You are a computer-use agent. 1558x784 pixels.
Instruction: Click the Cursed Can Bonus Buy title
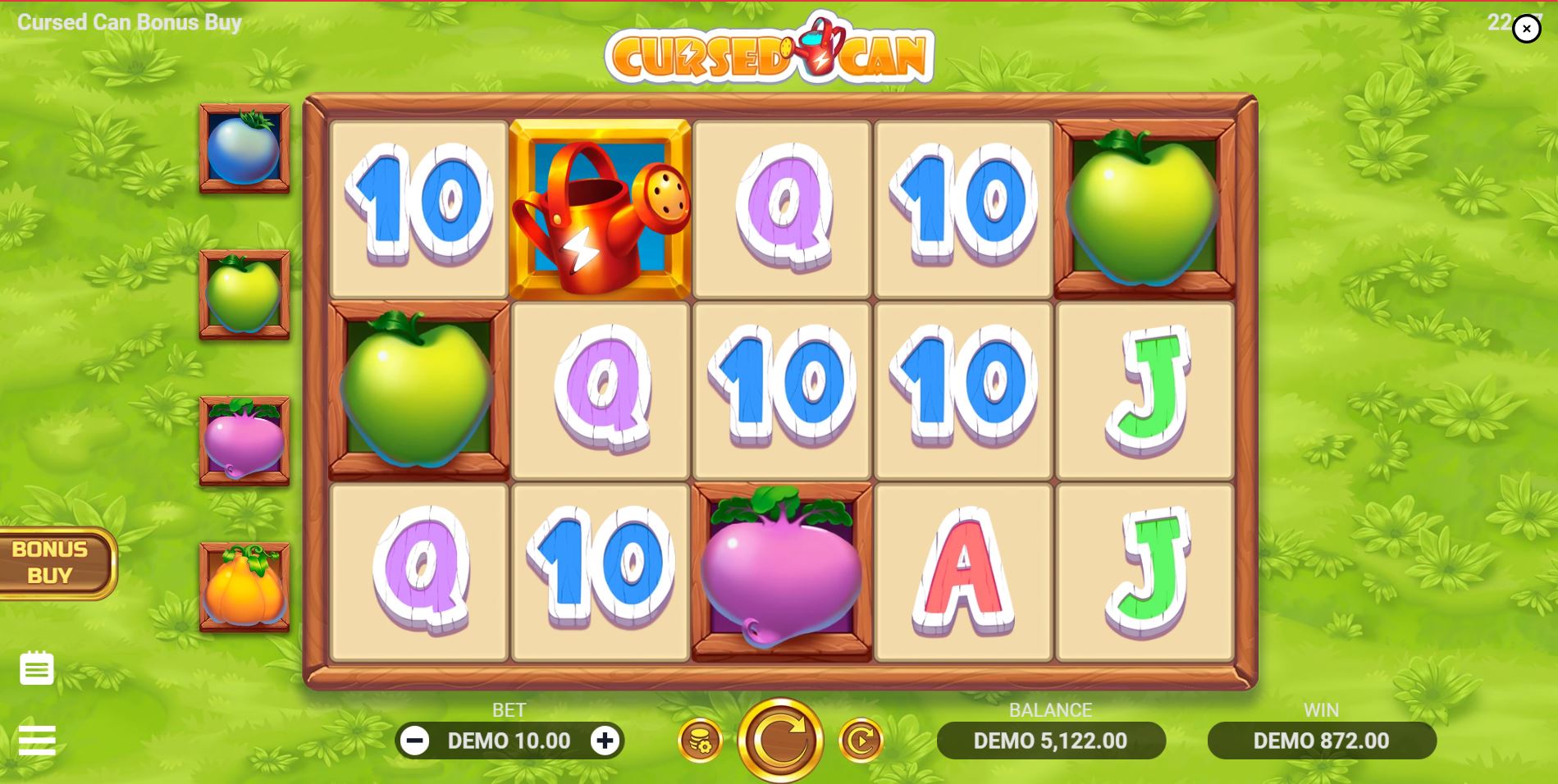[x=130, y=22]
